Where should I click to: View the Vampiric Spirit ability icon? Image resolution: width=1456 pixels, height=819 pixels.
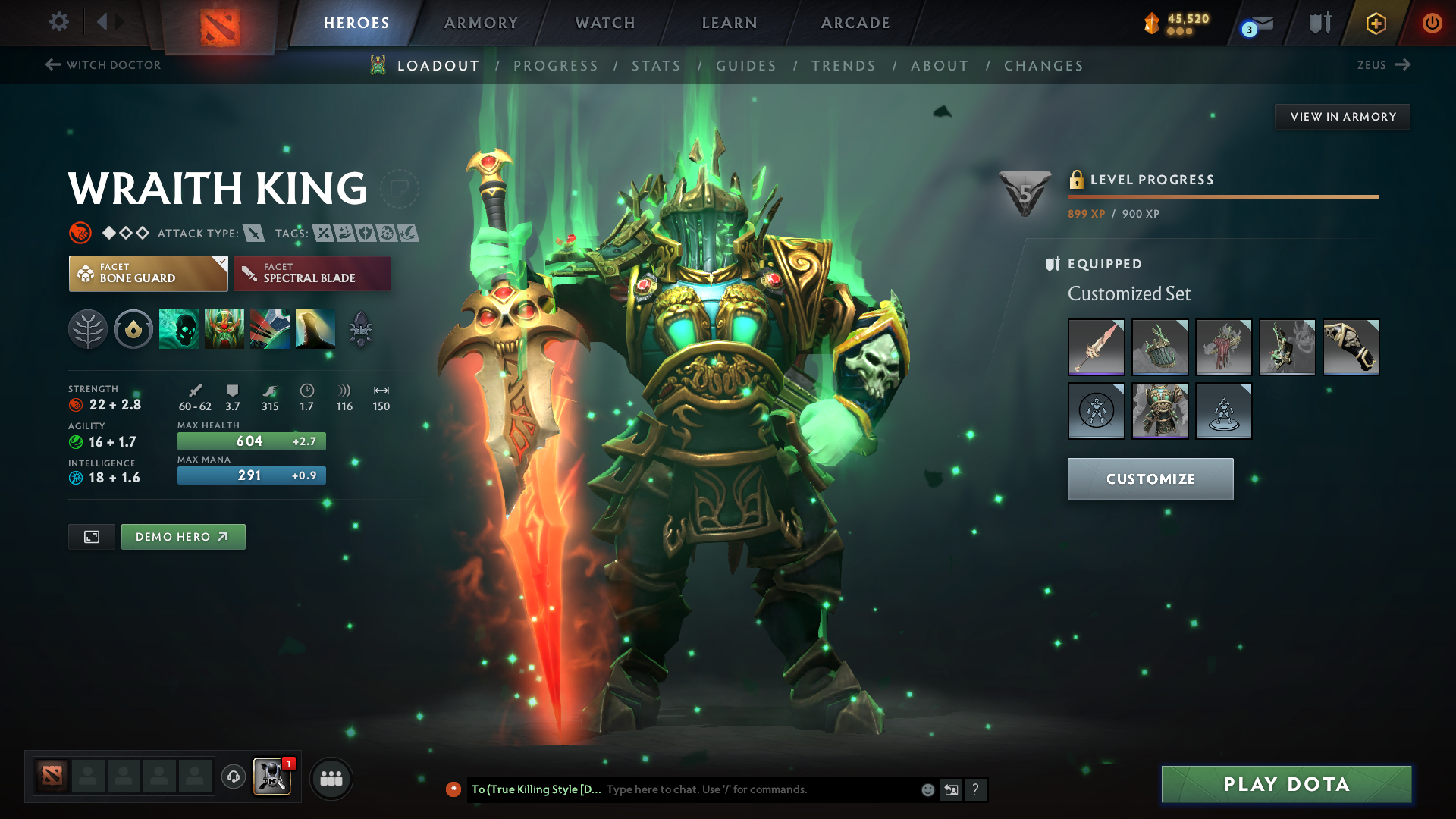pyautogui.click(x=224, y=329)
